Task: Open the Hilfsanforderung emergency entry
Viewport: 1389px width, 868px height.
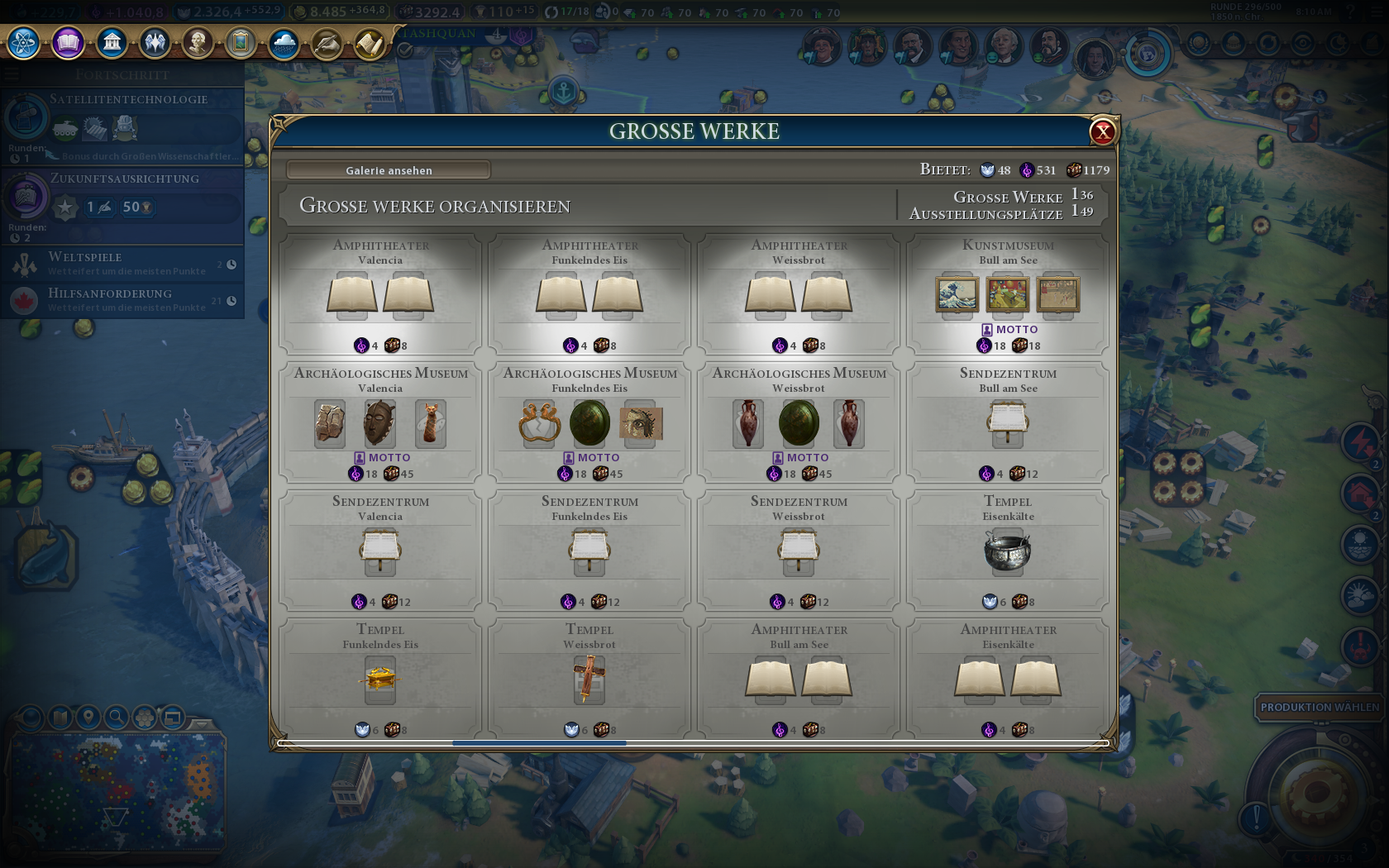Action: coord(122,299)
